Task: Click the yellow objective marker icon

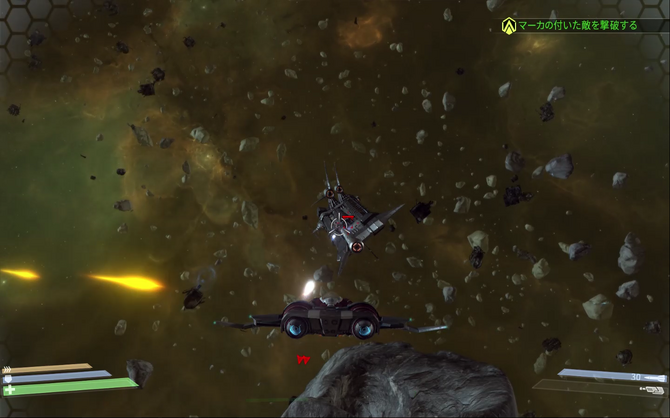Action: (x=509, y=24)
